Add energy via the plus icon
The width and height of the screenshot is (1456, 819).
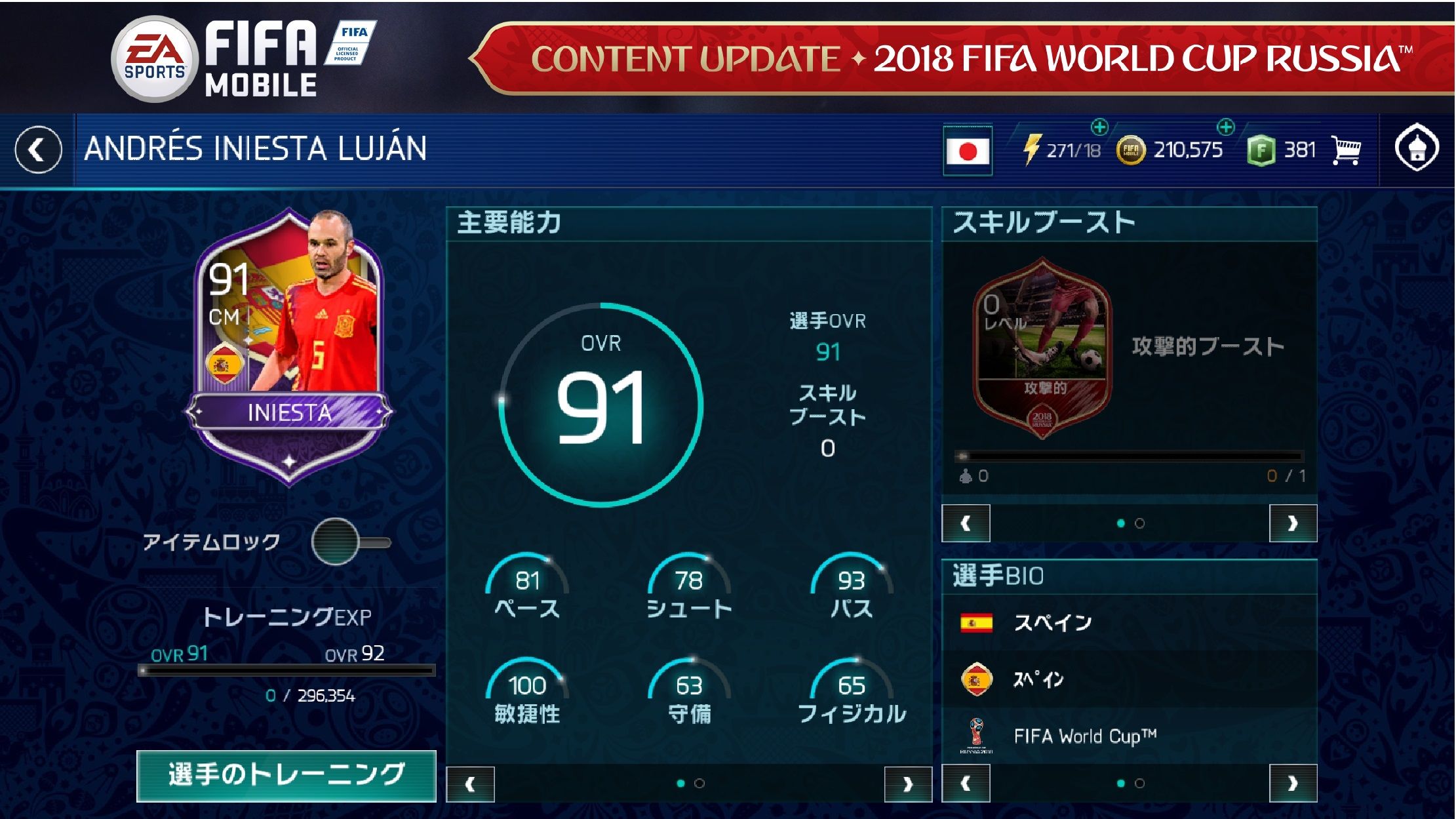coord(1099,126)
